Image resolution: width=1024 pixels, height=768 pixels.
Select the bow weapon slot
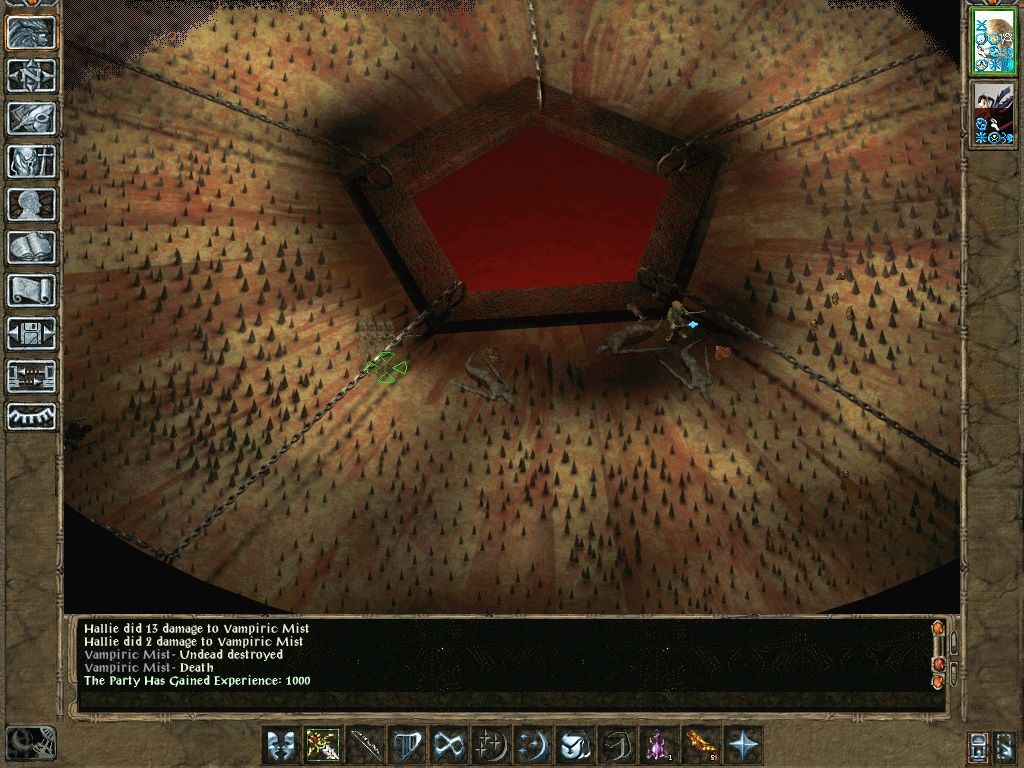[364, 745]
